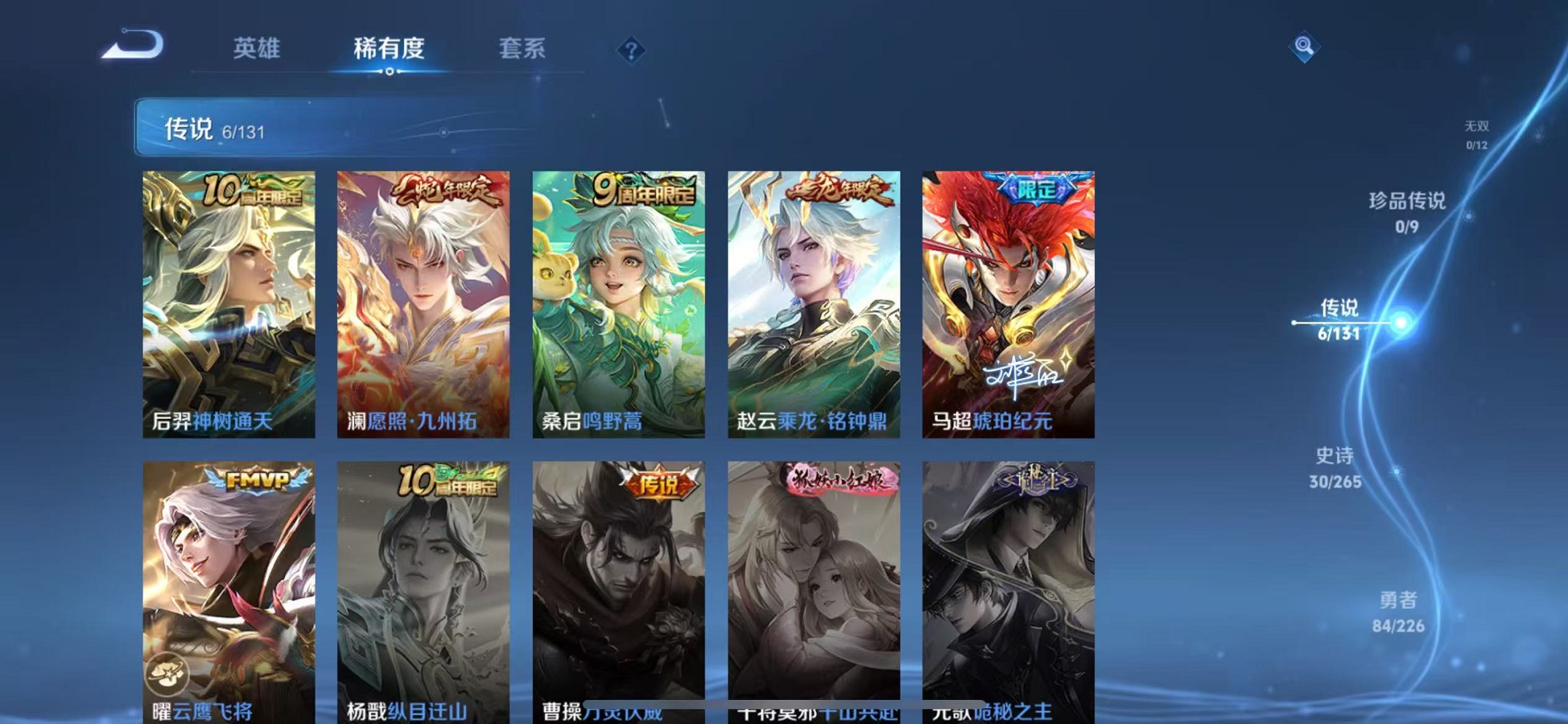Jump to the 无双 category
This screenshot has width=1568, height=724.
pos(1477,134)
